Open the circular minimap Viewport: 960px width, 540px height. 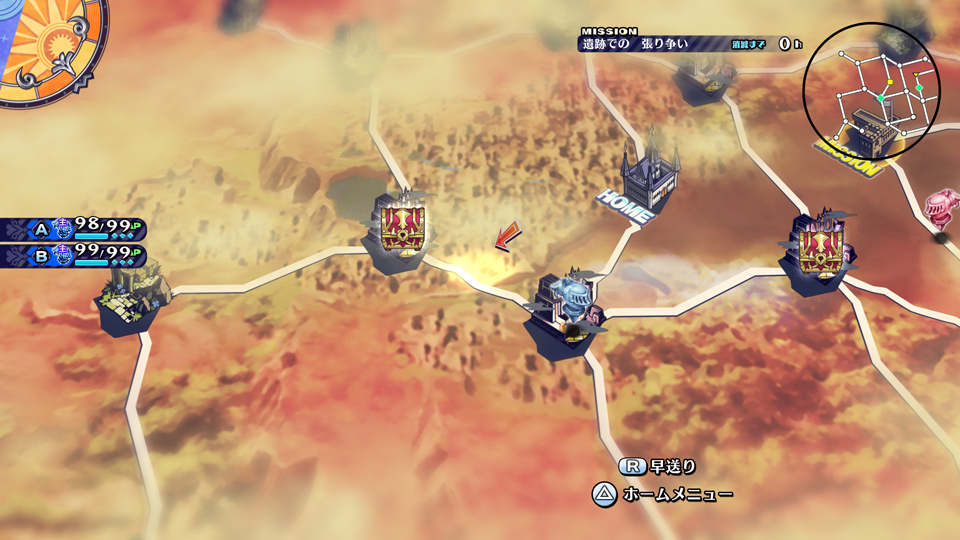tap(871, 92)
